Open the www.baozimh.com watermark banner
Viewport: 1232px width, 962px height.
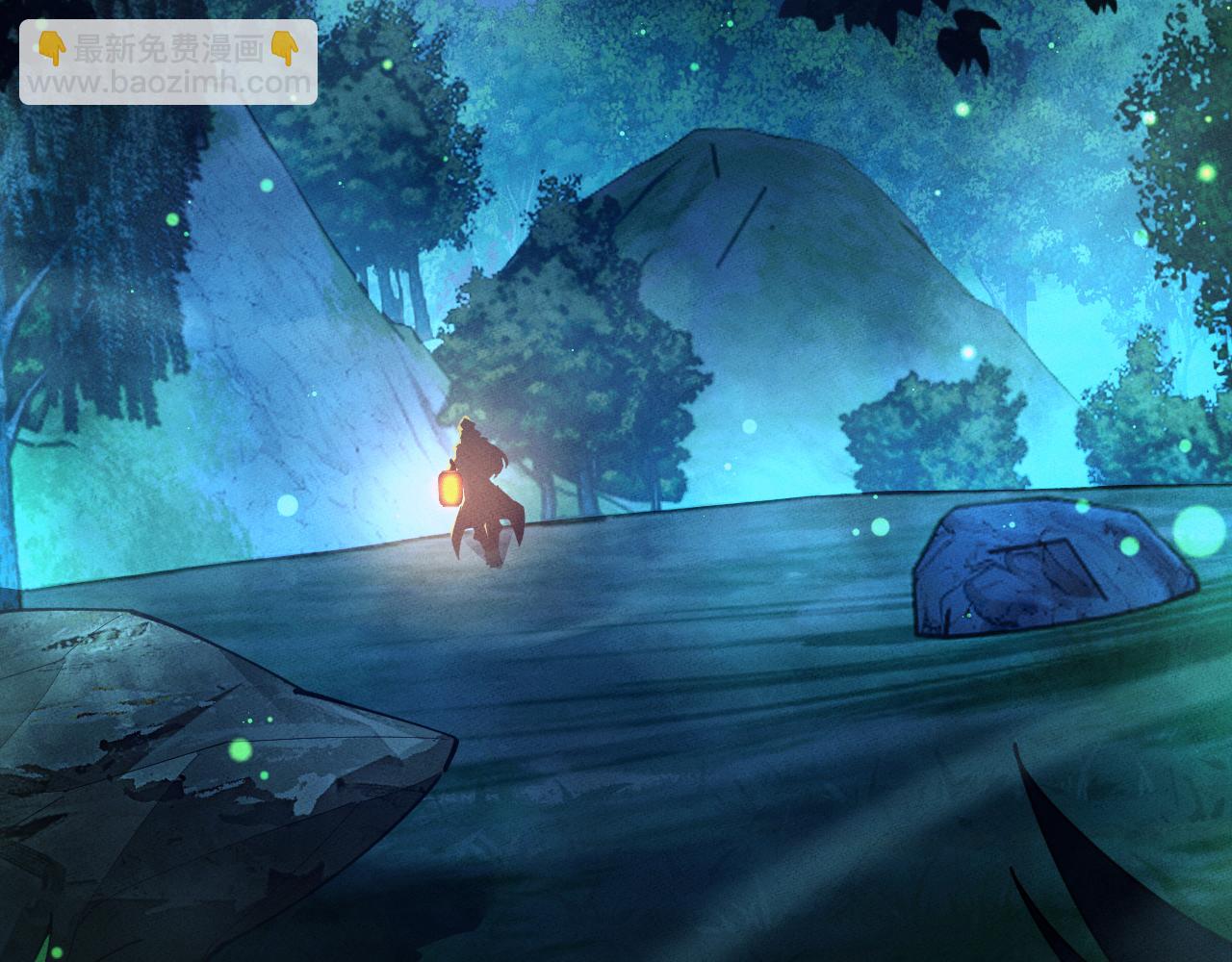pos(168,63)
